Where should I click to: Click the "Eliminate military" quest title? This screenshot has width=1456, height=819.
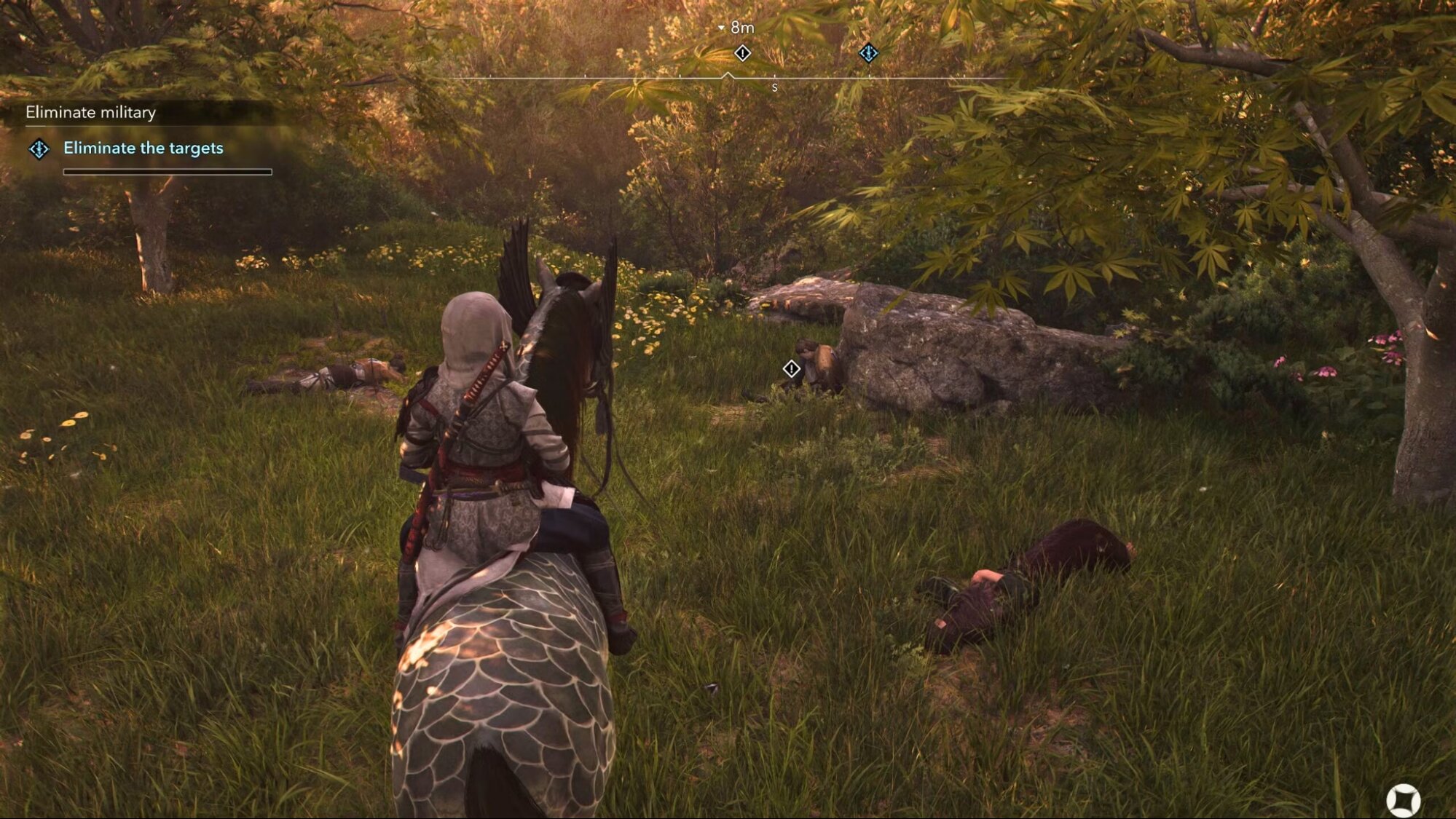pos(90,113)
